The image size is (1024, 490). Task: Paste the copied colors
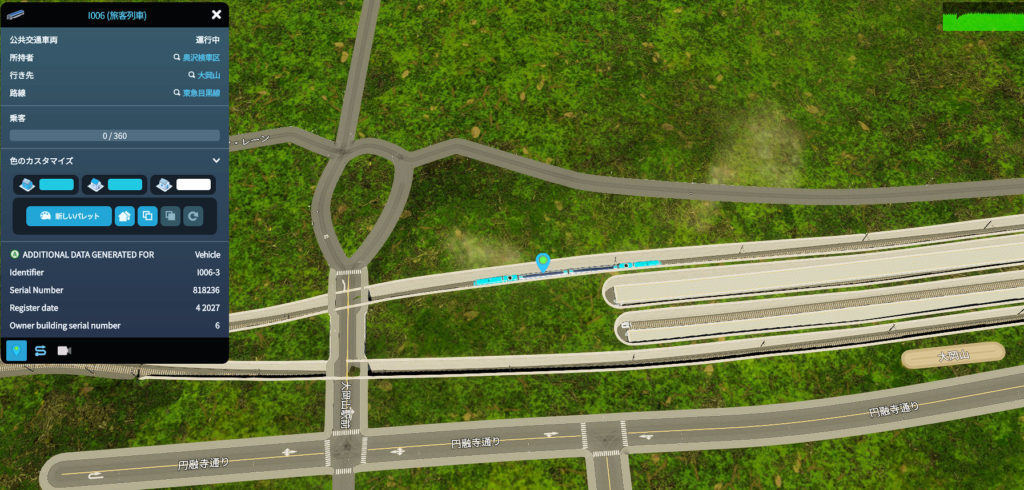pyautogui.click(x=170, y=215)
